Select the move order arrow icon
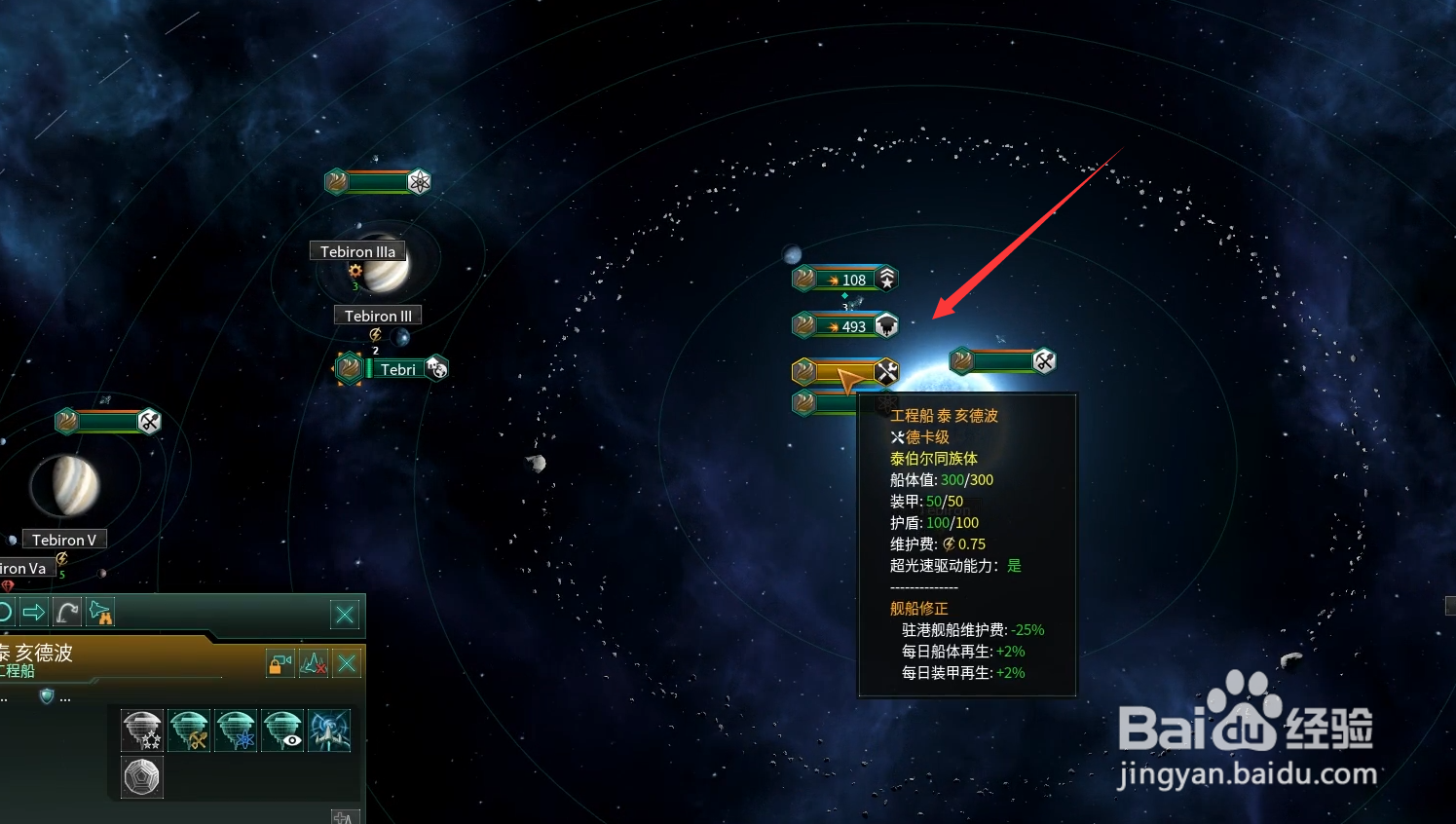 pyautogui.click(x=34, y=612)
